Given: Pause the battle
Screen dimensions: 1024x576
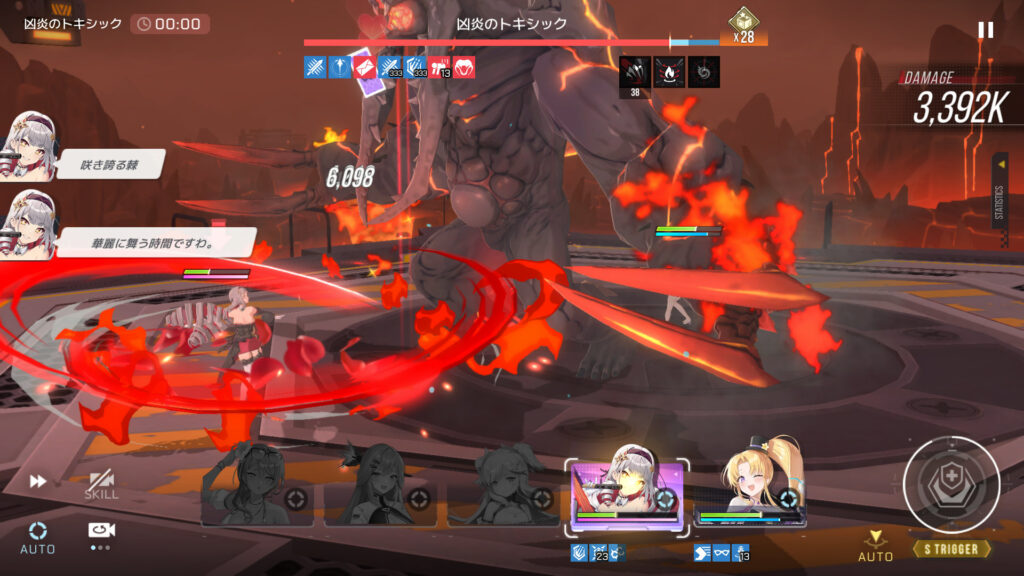Looking at the screenshot, I should tap(985, 30).
